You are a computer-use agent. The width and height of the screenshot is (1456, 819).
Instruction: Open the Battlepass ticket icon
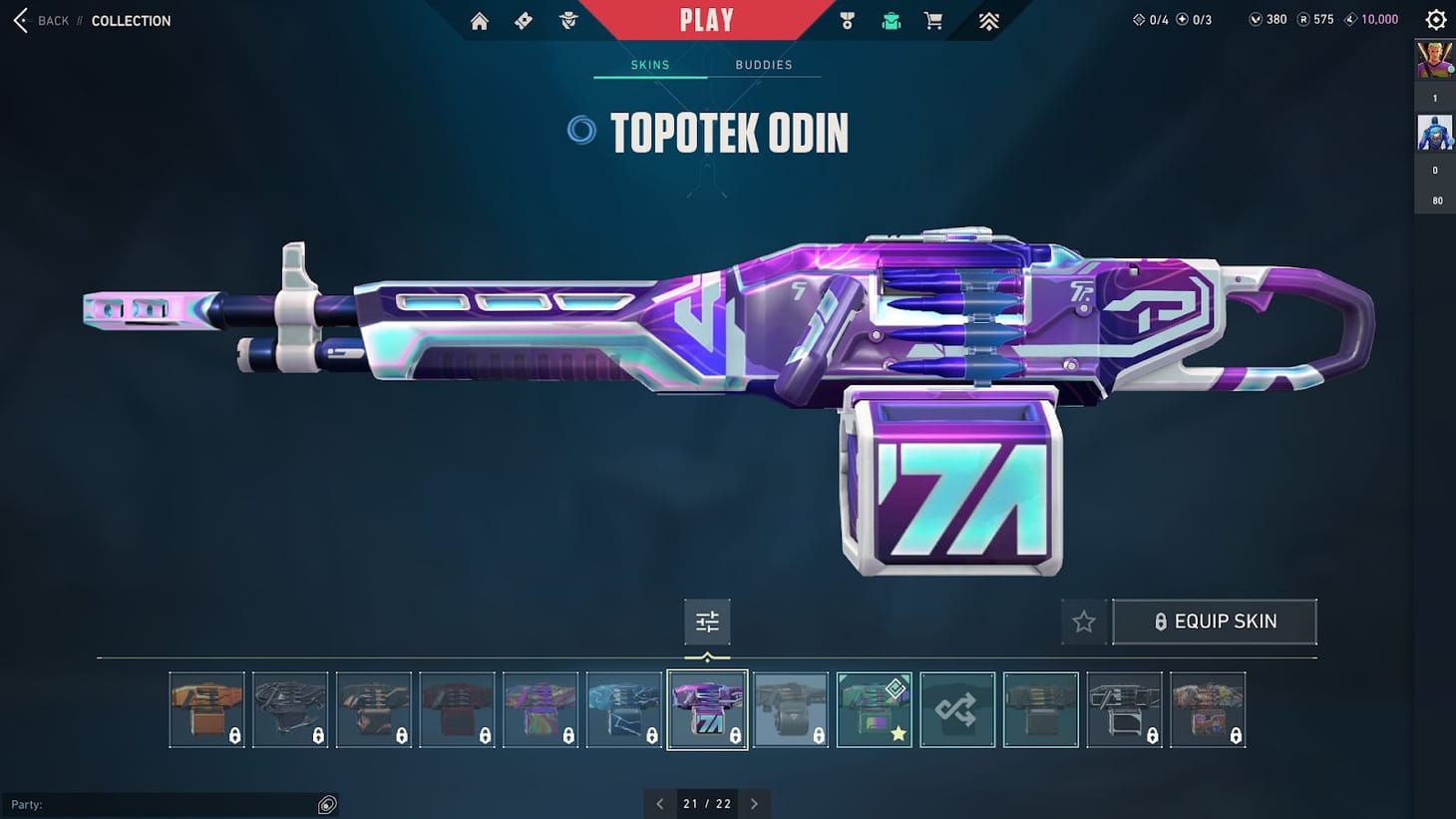point(523,20)
